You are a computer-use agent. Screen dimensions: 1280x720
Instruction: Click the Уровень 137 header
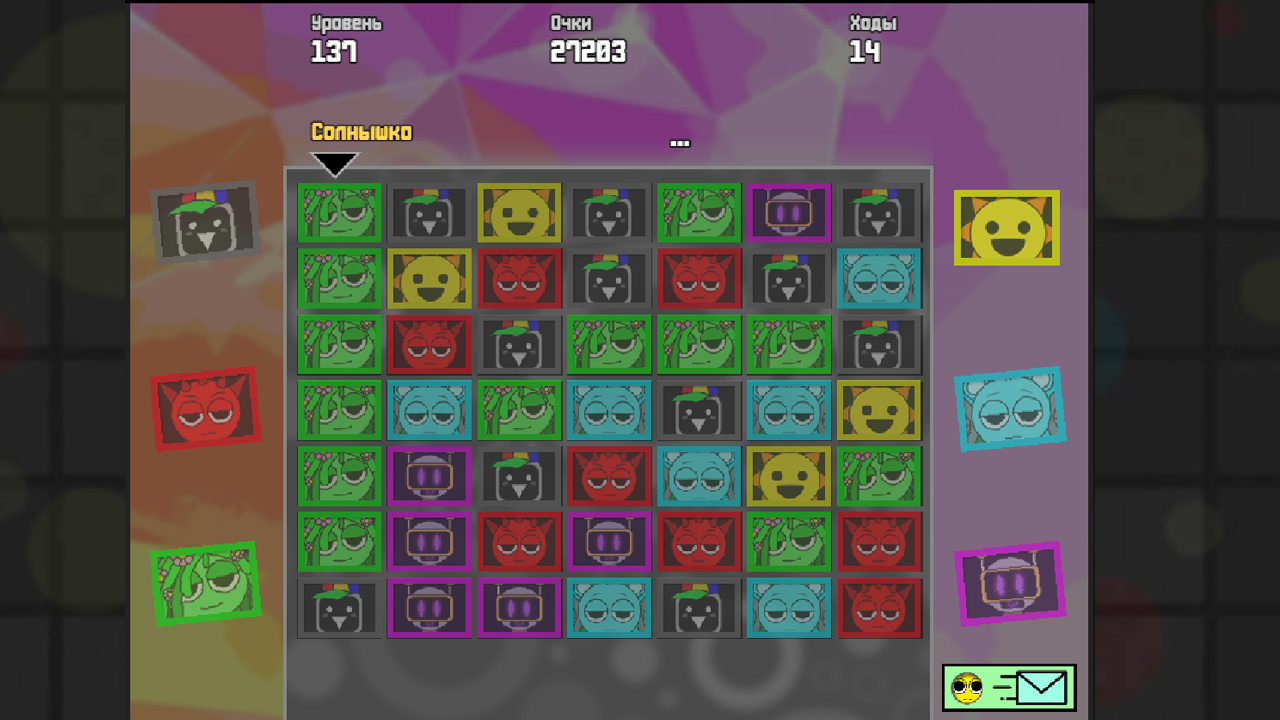[x=346, y=40]
